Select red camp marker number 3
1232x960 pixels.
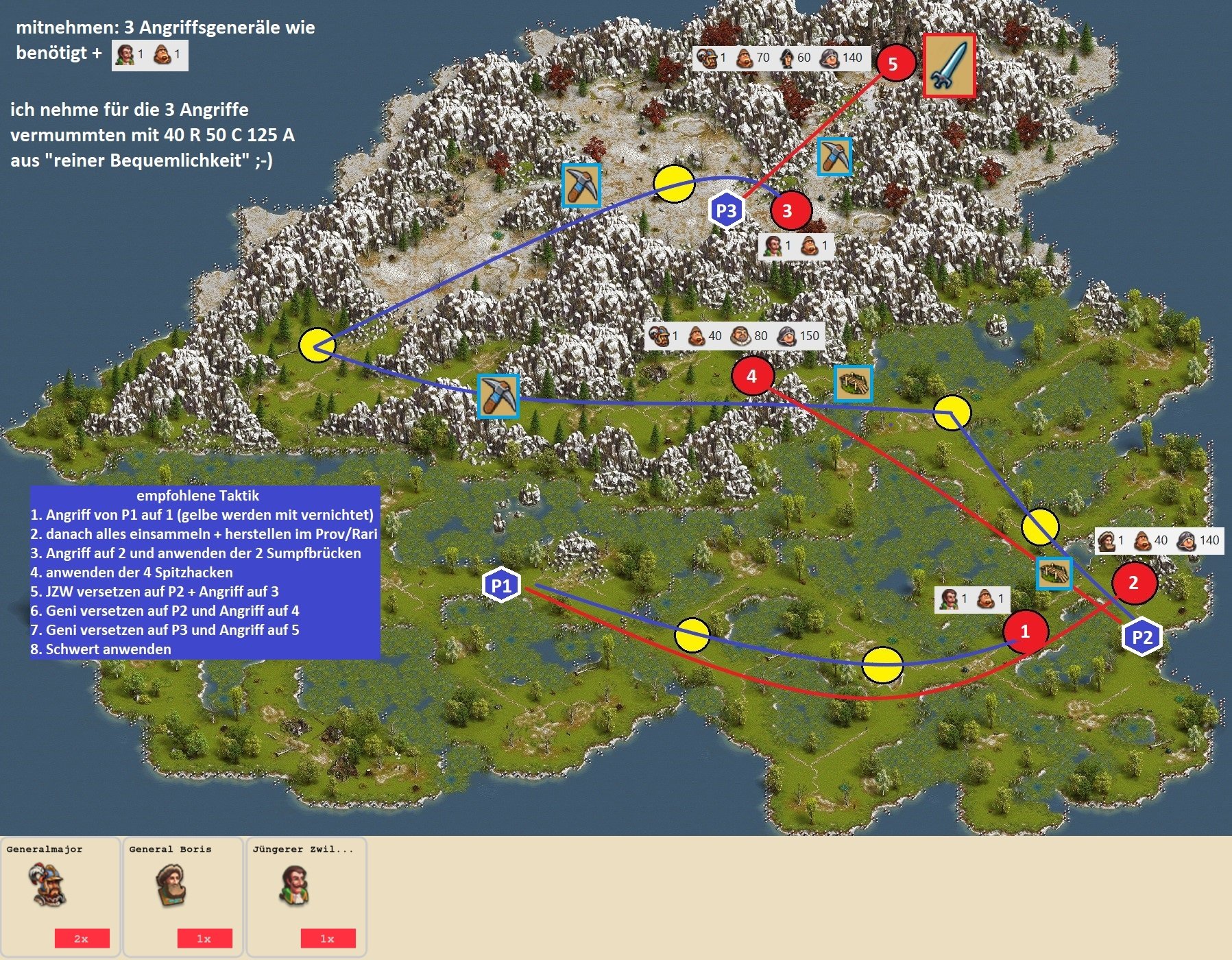[788, 211]
